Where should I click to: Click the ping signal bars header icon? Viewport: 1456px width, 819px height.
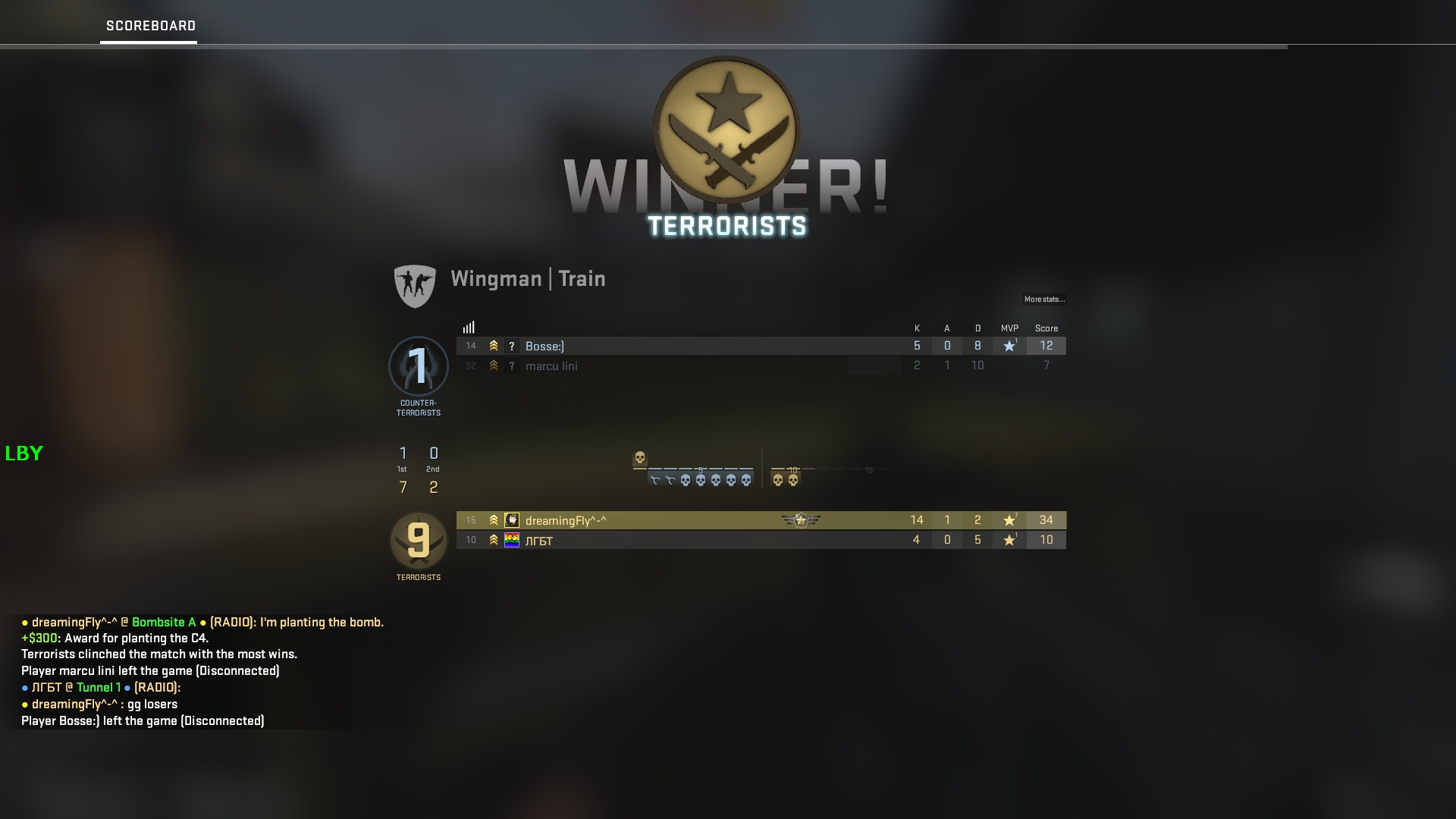pyautogui.click(x=469, y=328)
